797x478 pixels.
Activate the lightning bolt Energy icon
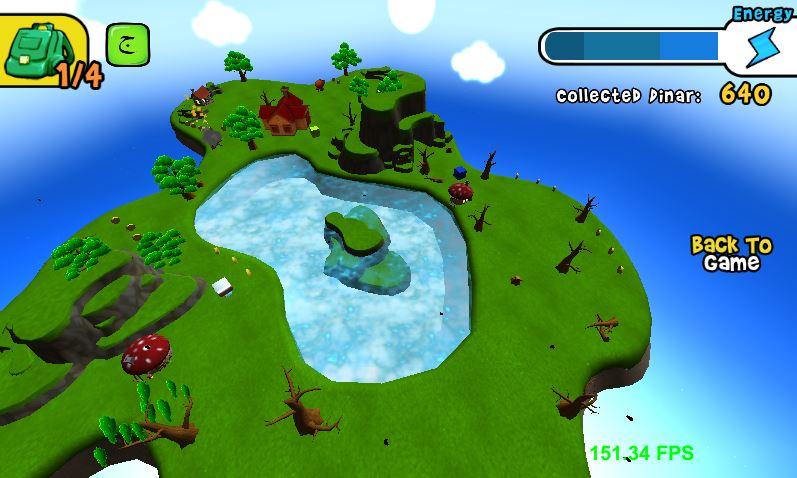click(762, 45)
